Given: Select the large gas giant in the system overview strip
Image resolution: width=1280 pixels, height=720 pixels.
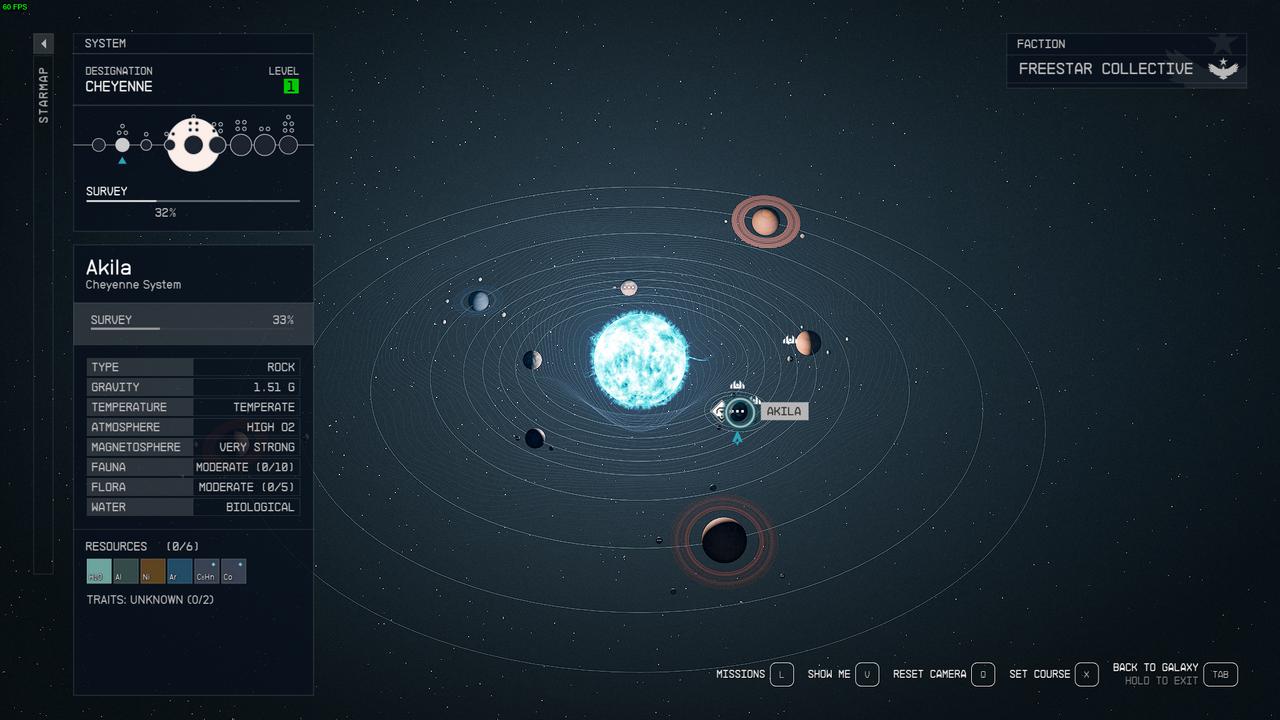Looking at the screenshot, I should (x=193, y=143).
